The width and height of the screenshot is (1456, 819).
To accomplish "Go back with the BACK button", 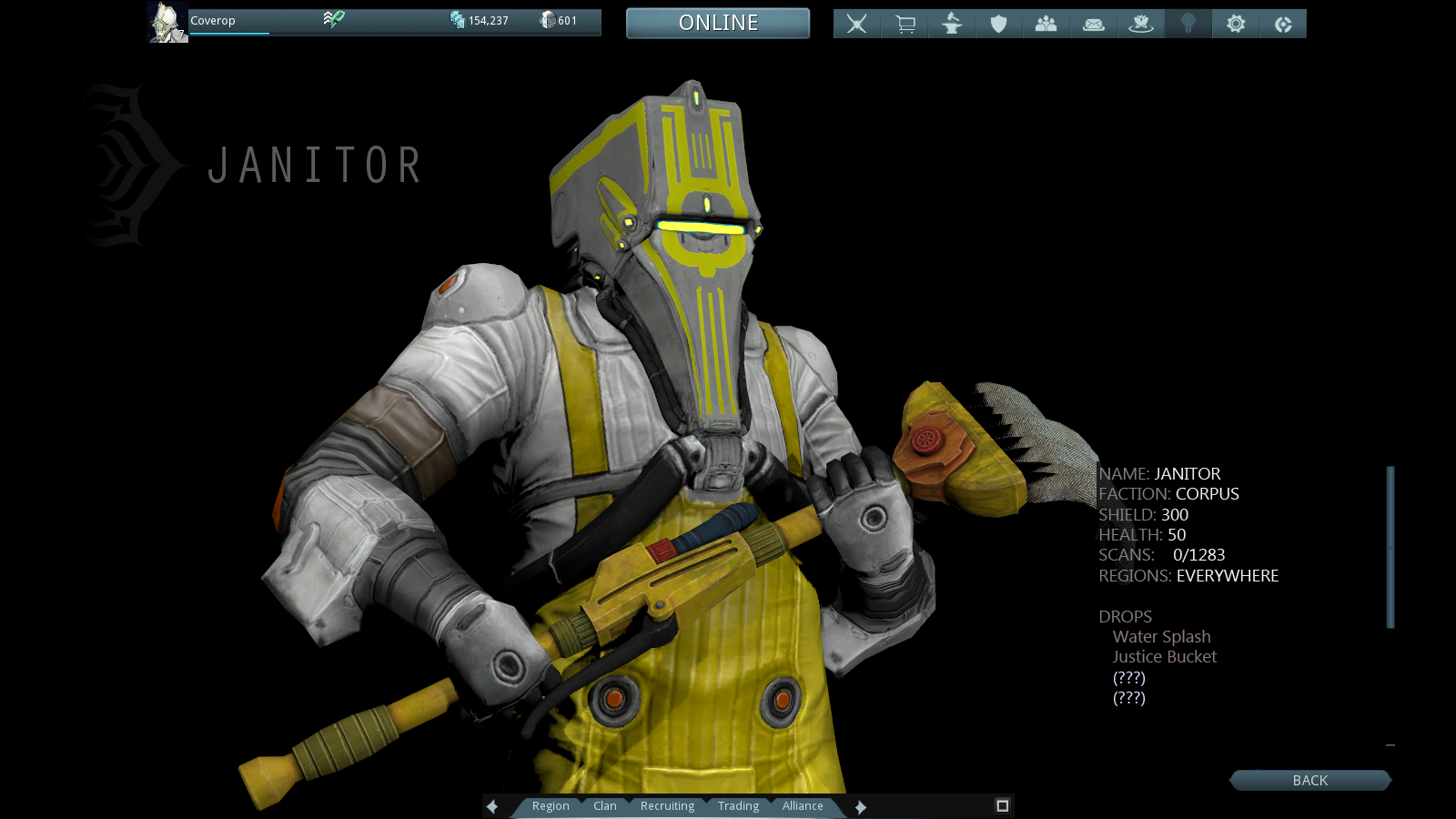I will (1309, 780).
